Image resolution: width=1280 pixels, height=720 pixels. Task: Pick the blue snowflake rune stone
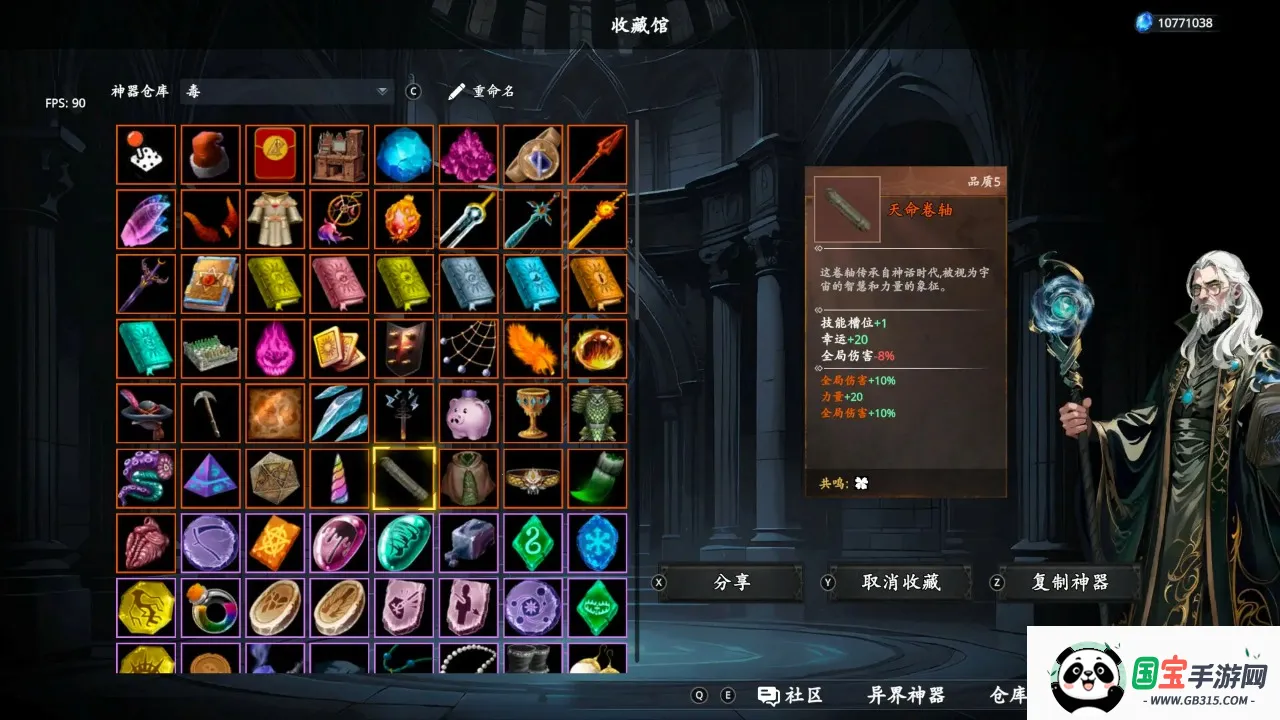click(597, 542)
